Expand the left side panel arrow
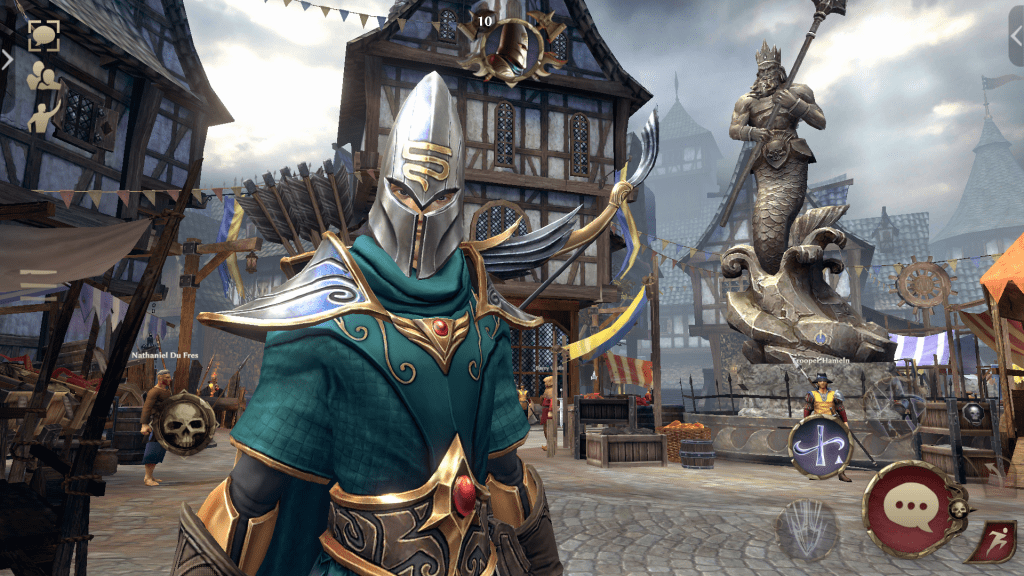This screenshot has height=576, width=1024. pyautogui.click(x=7, y=59)
